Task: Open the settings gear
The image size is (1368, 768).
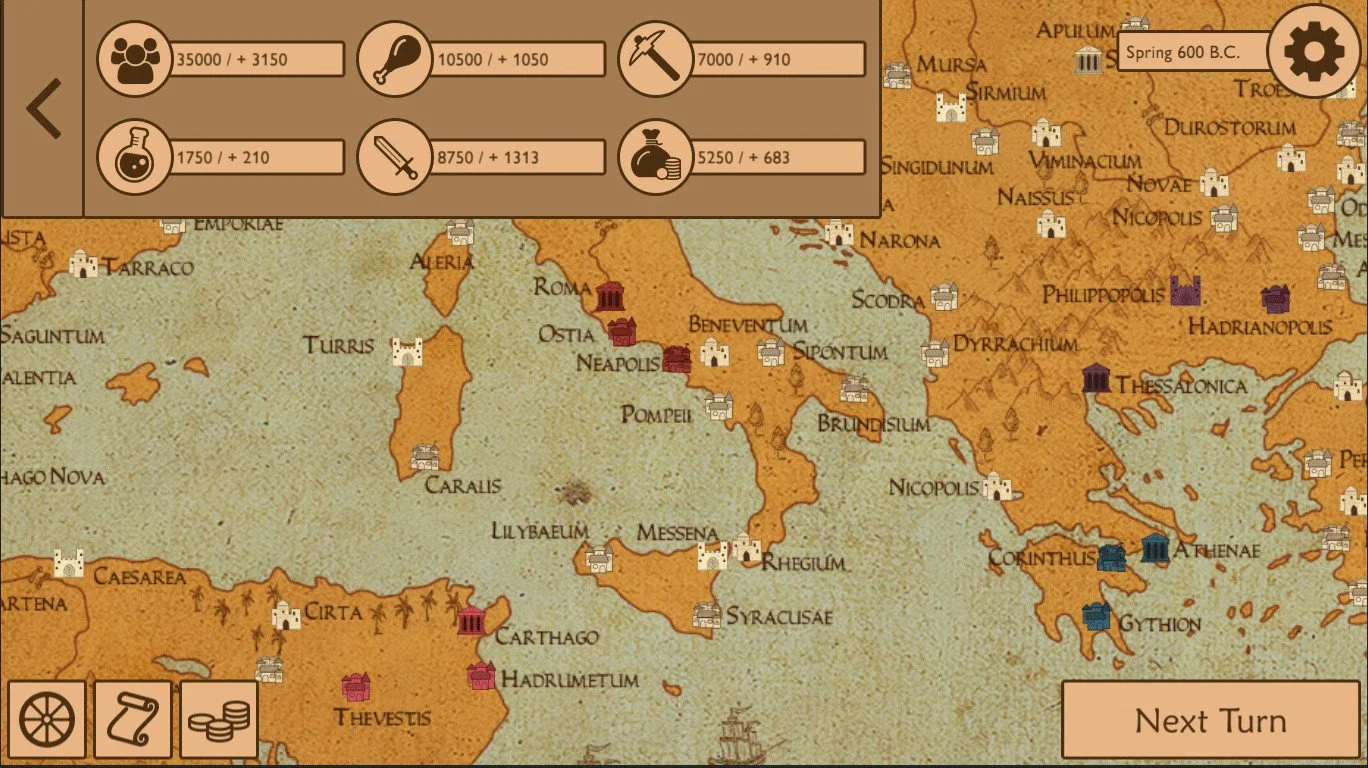Action: point(1313,50)
